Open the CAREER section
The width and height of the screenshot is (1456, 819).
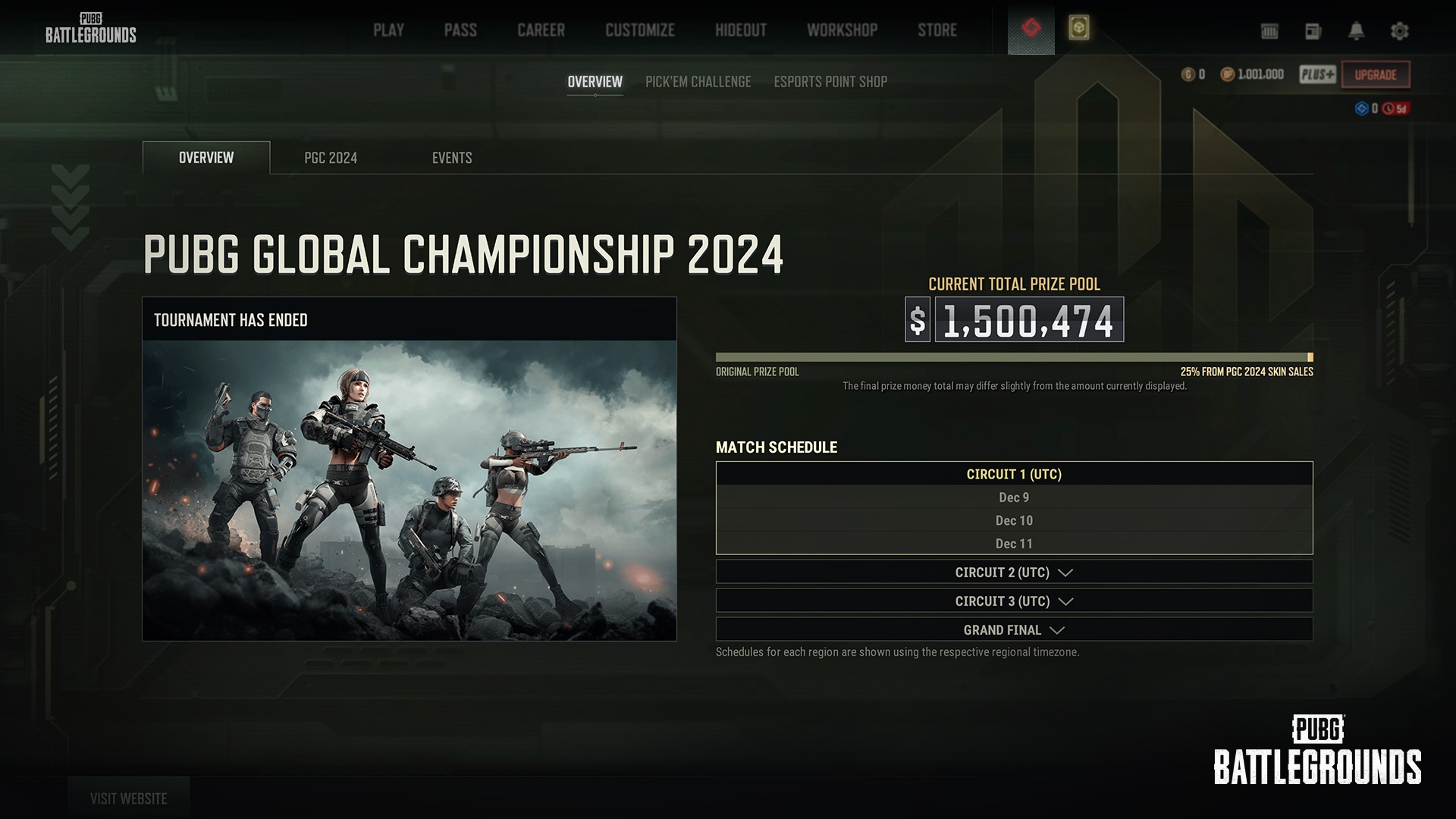click(541, 30)
